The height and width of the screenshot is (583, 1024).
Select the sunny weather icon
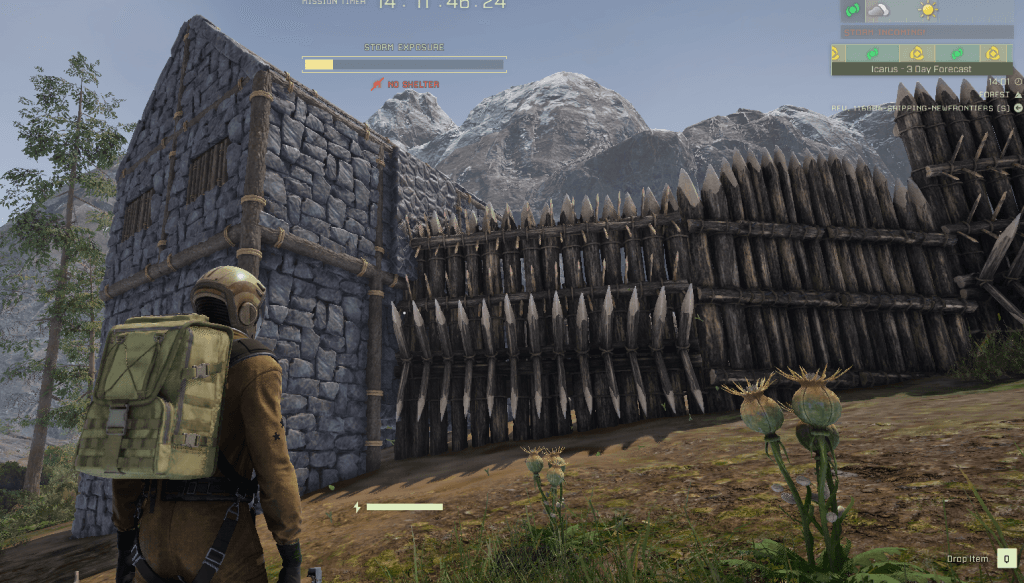pos(929,11)
